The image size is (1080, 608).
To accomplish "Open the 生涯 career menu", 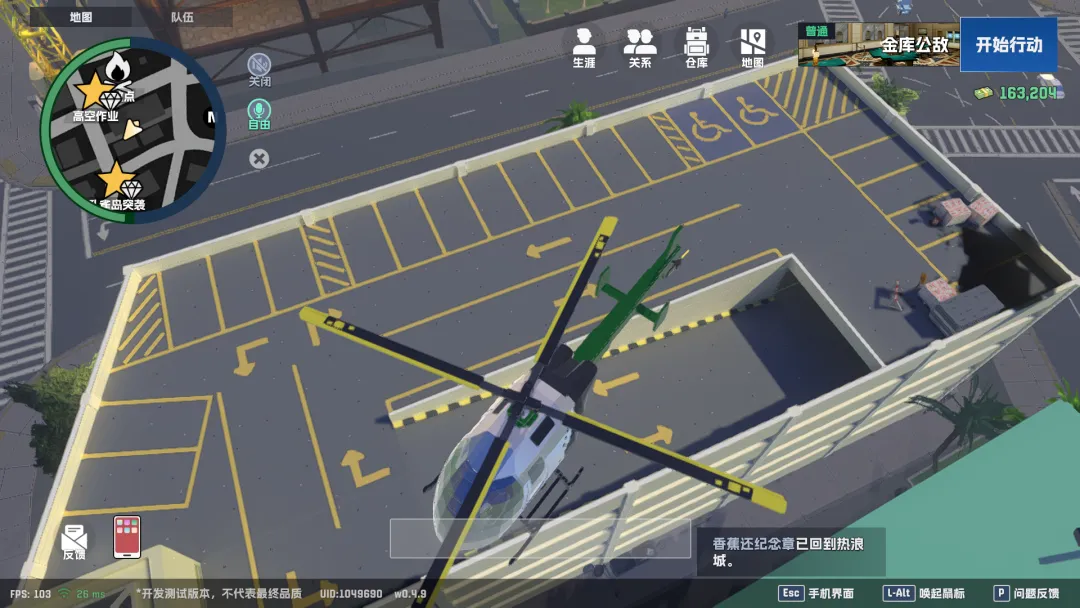I will pyautogui.click(x=584, y=47).
